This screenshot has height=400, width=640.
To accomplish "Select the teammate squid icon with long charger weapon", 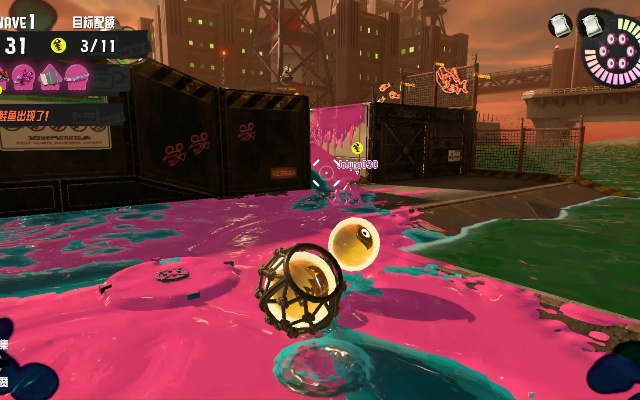I will pyautogui.click(x=76, y=74).
